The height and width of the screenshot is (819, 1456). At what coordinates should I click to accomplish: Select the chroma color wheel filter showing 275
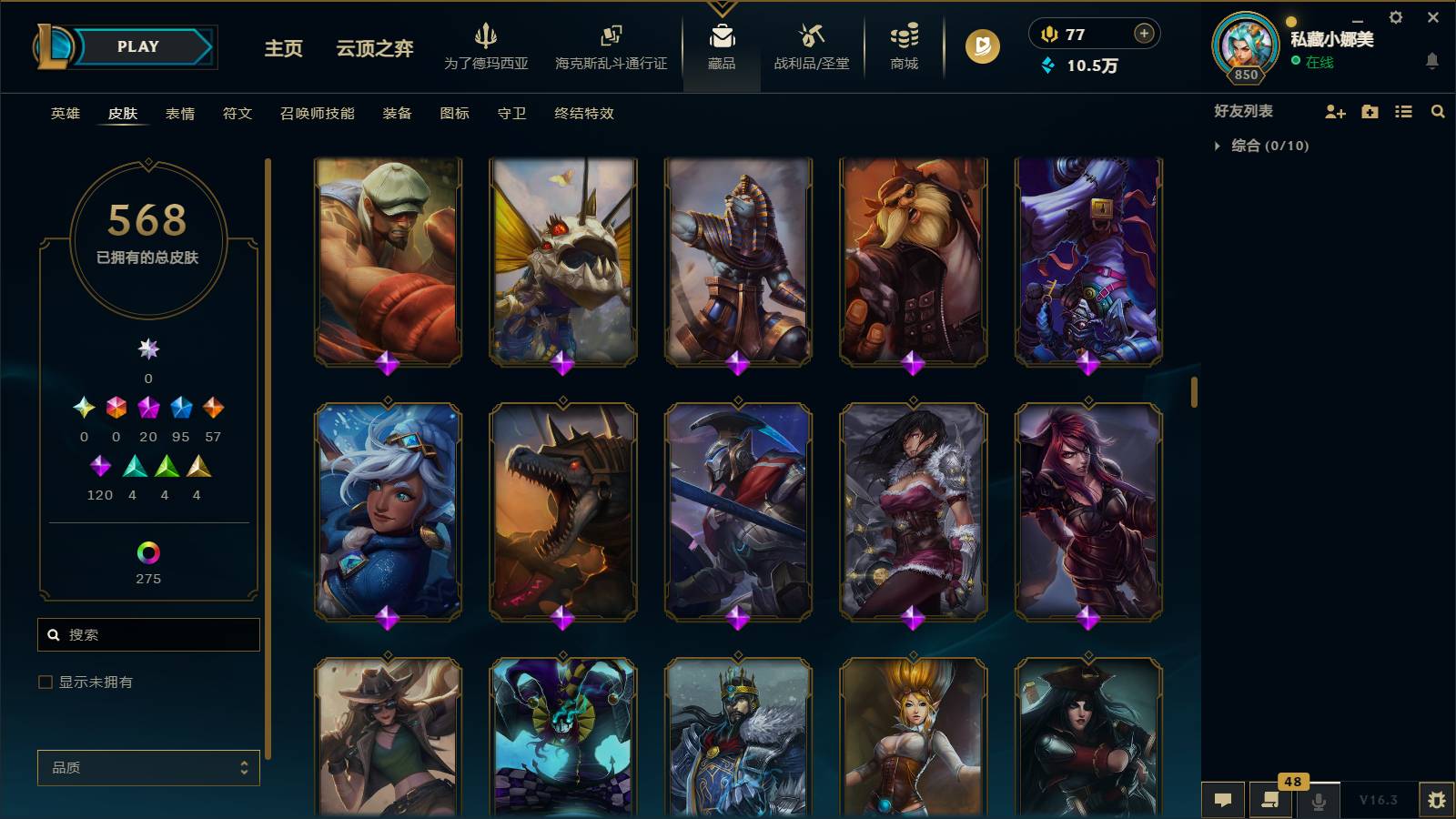click(148, 551)
